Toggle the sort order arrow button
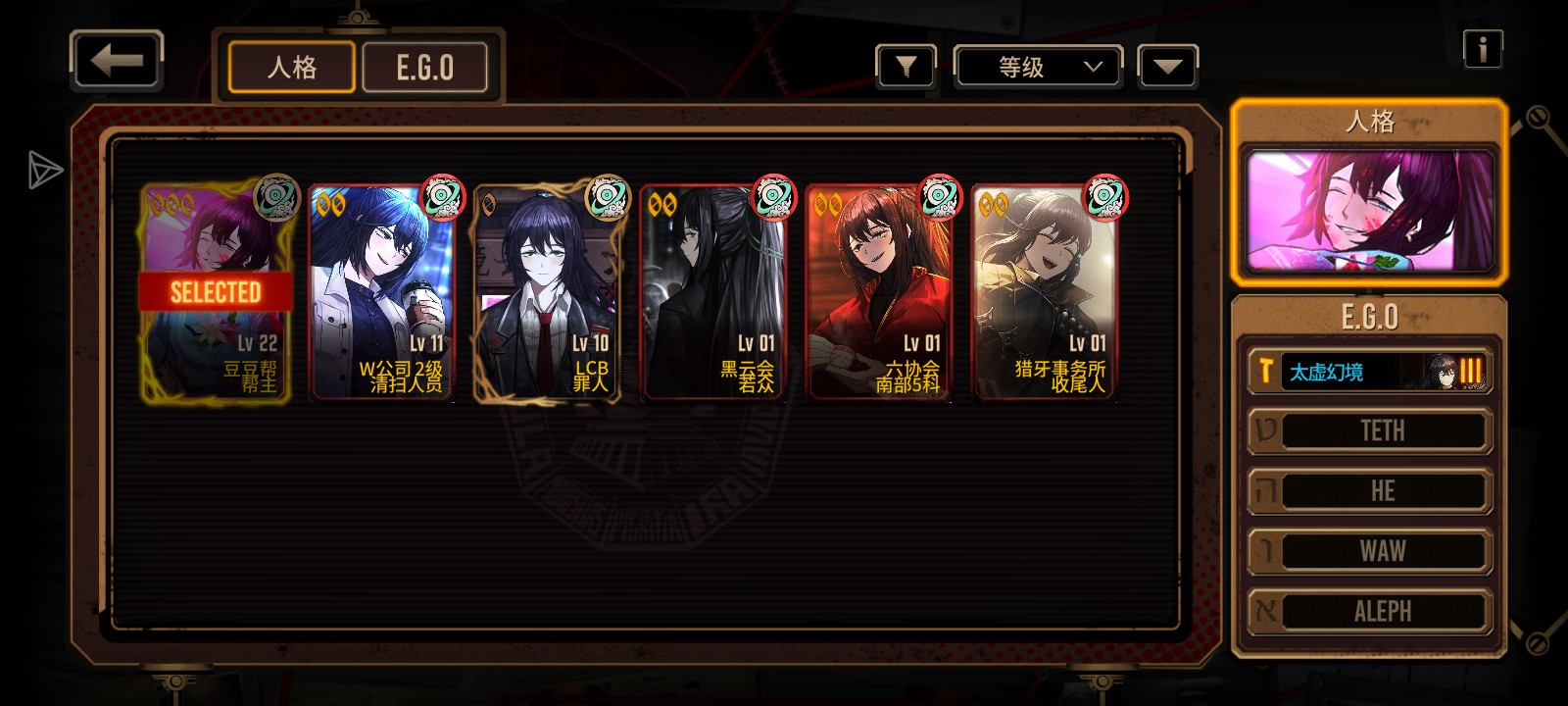This screenshot has height=706, width=1568. click(x=1168, y=67)
